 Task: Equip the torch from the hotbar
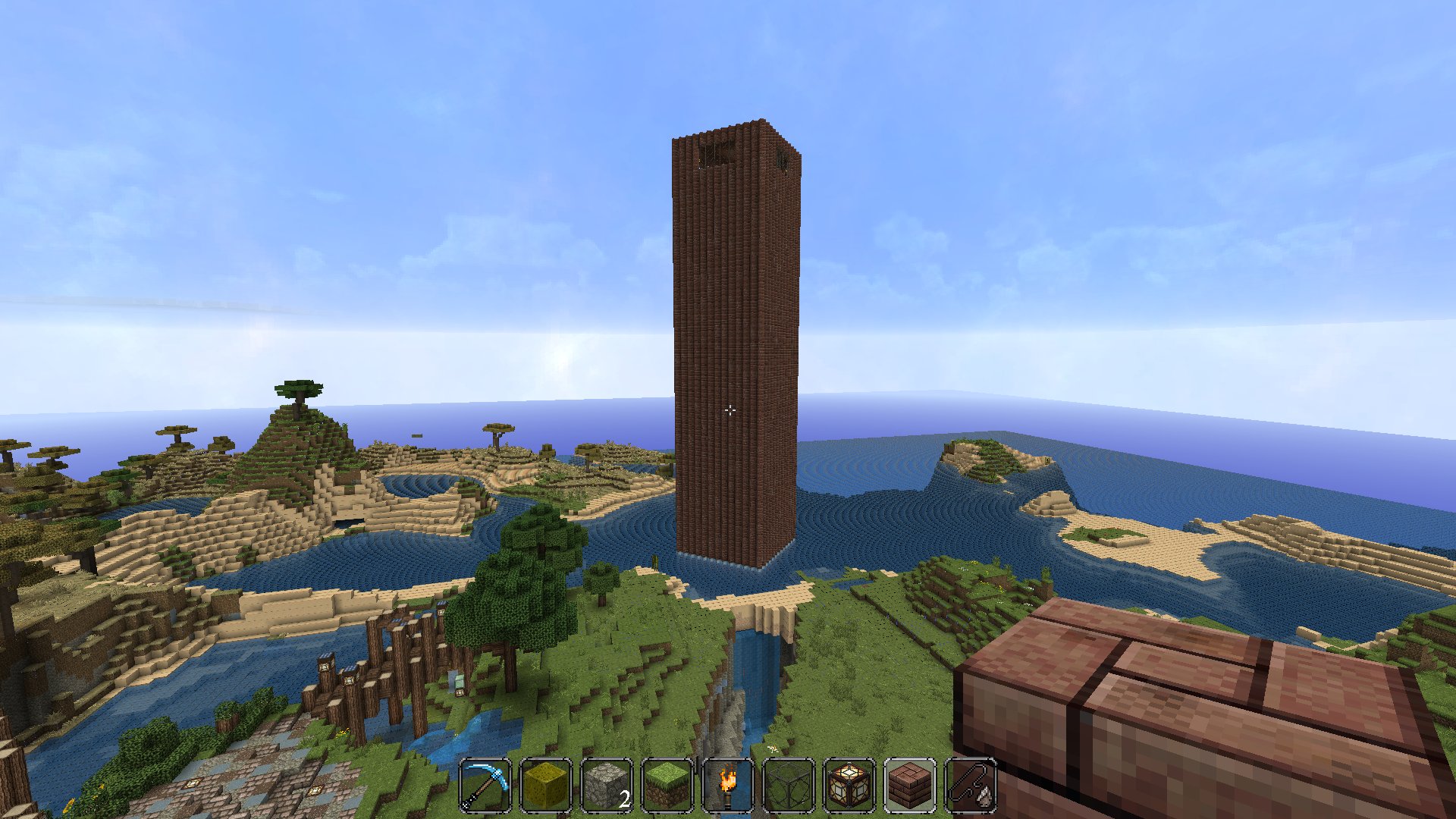[x=728, y=786]
